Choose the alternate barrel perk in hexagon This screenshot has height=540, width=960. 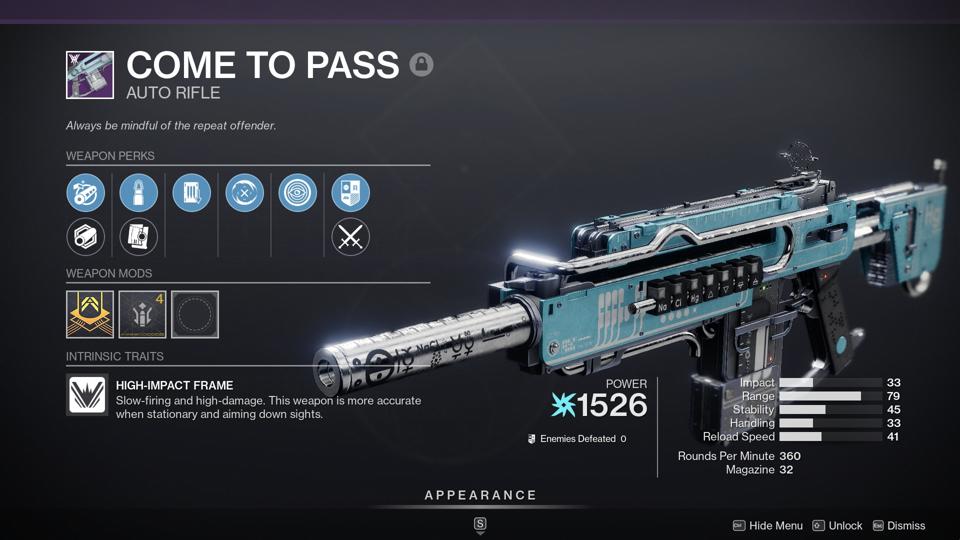pyautogui.click(x=86, y=237)
